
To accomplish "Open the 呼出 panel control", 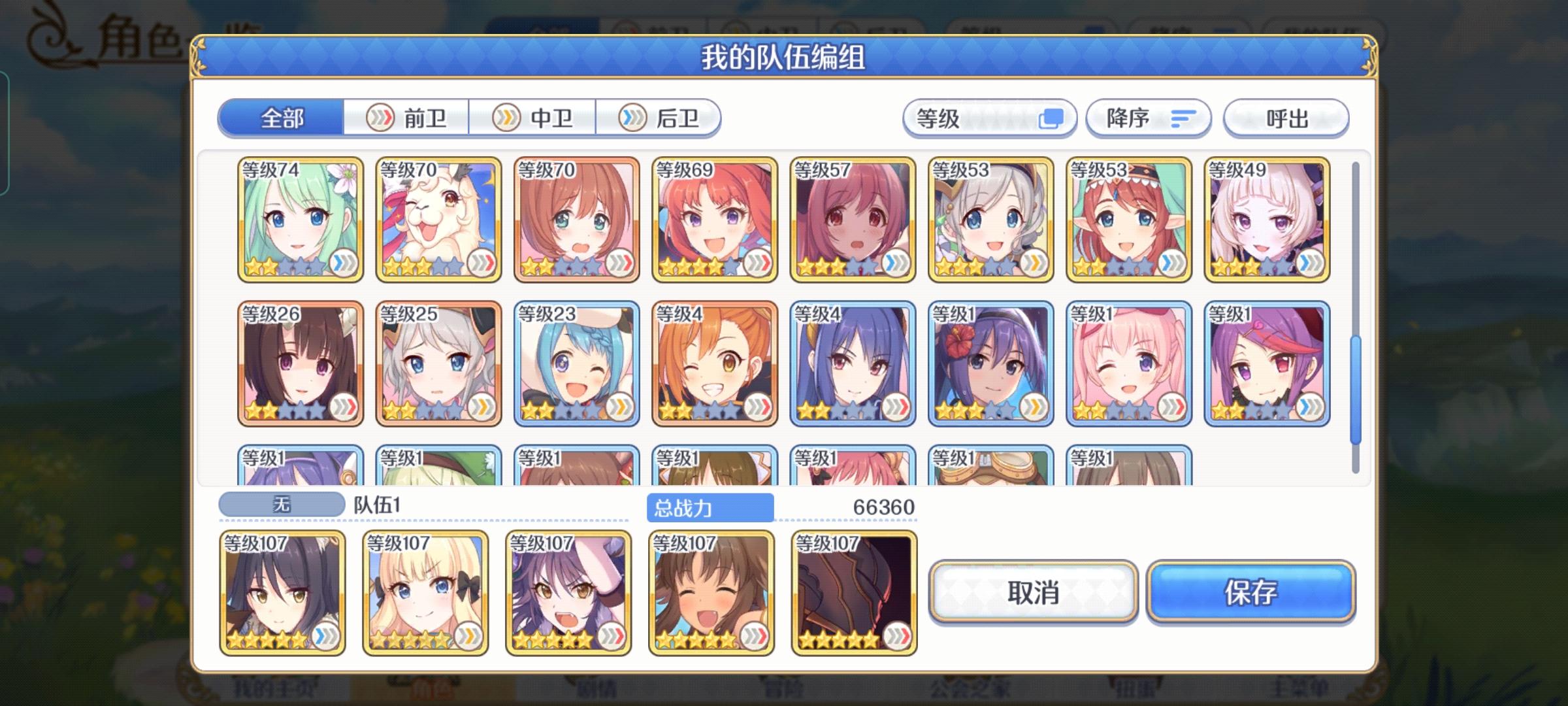I will 1286,118.
